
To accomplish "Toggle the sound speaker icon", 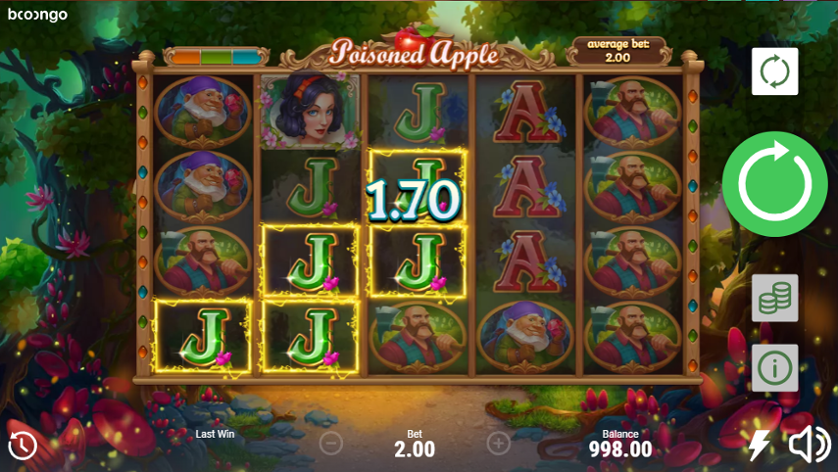I will click(810, 444).
